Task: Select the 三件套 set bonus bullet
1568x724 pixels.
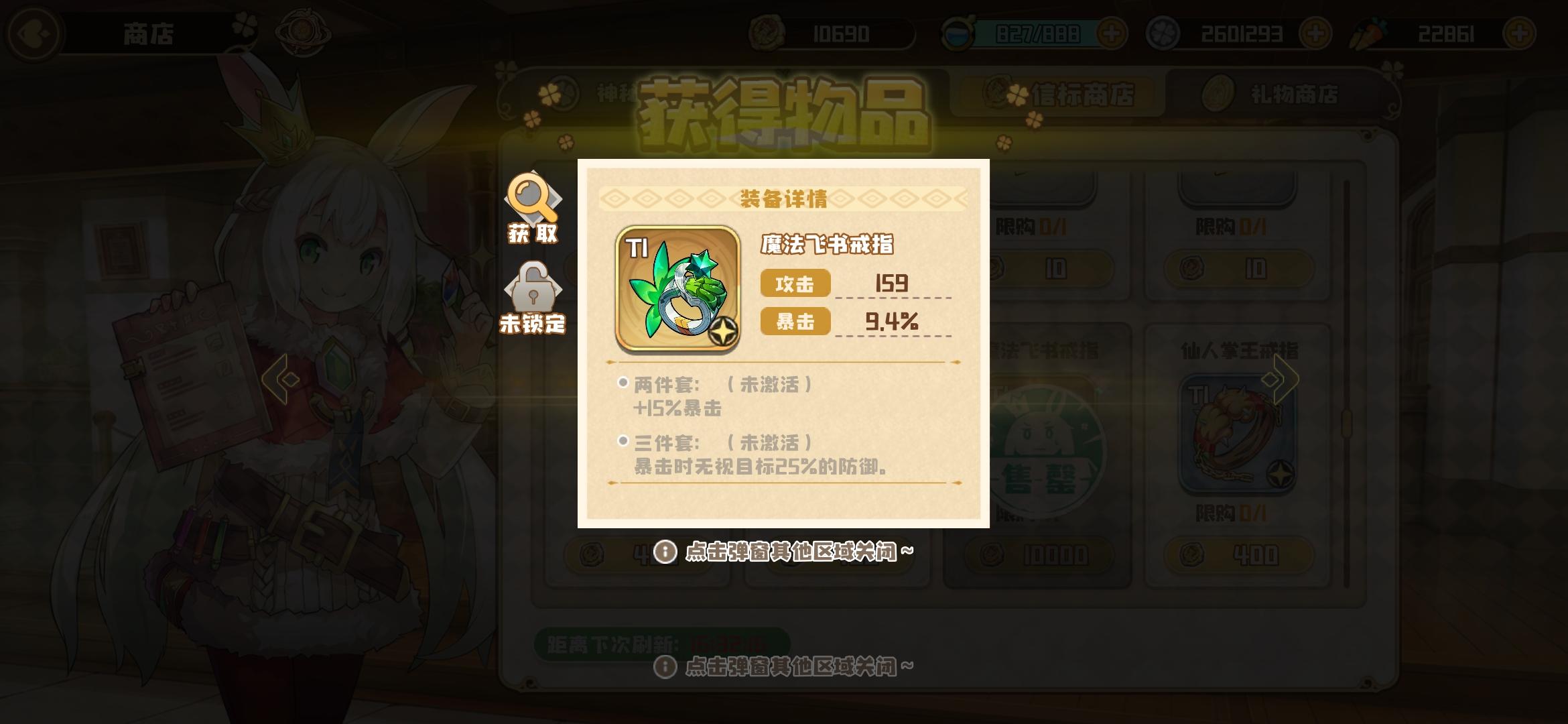Action: [x=622, y=442]
